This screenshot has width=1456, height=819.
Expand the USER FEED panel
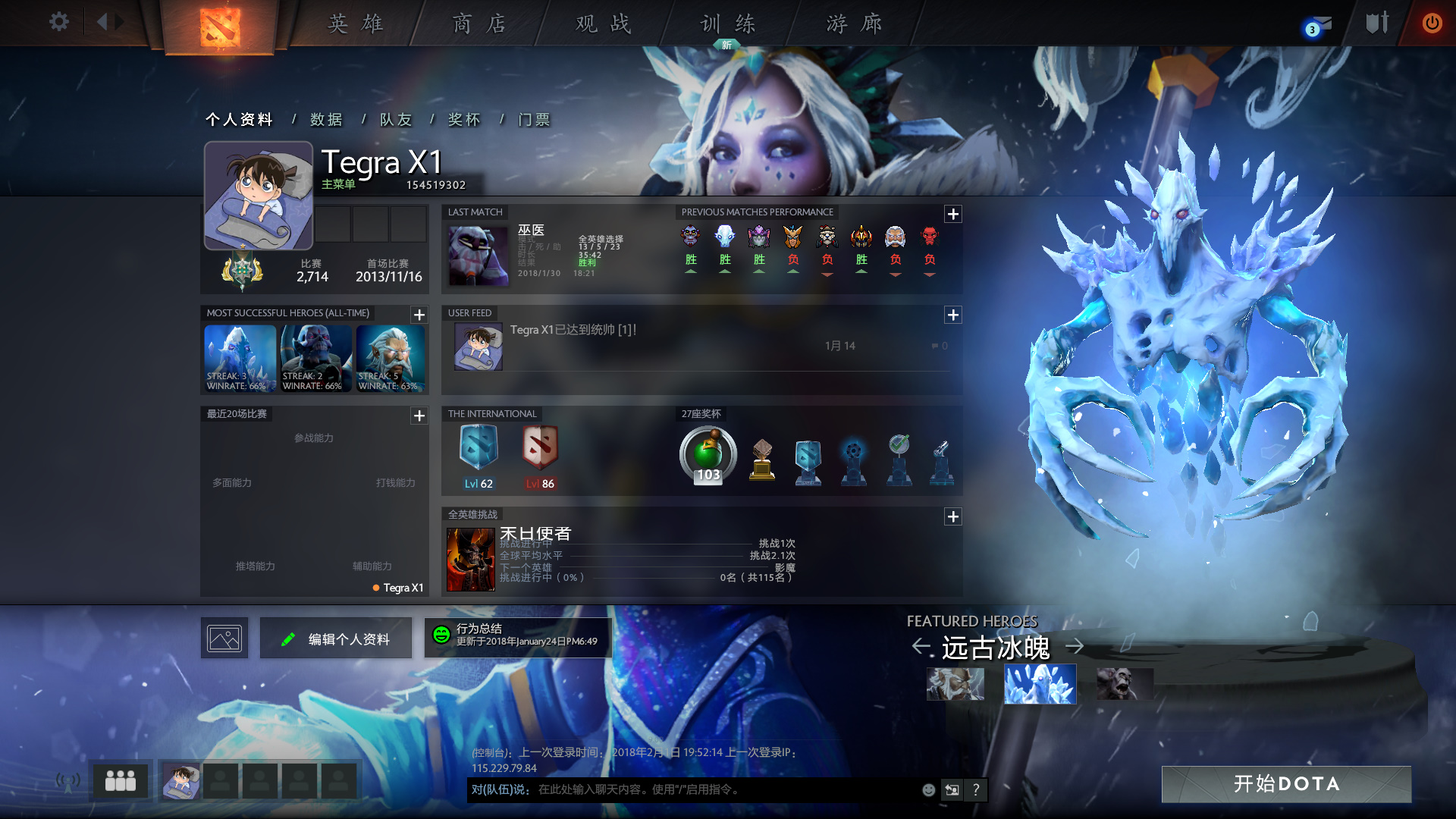(953, 315)
